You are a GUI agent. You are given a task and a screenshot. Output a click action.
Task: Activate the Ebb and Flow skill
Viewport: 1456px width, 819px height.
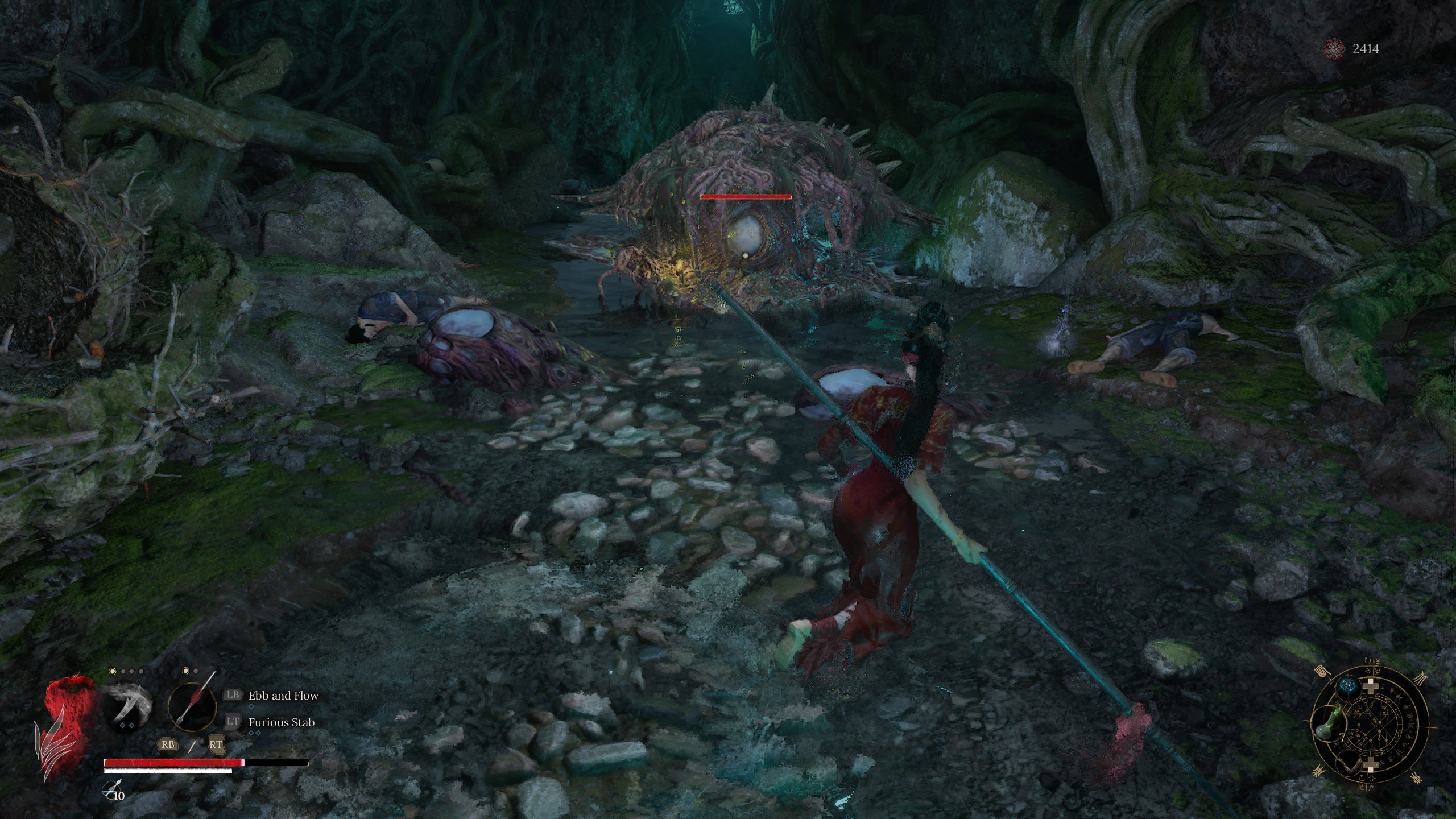tap(283, 696)
